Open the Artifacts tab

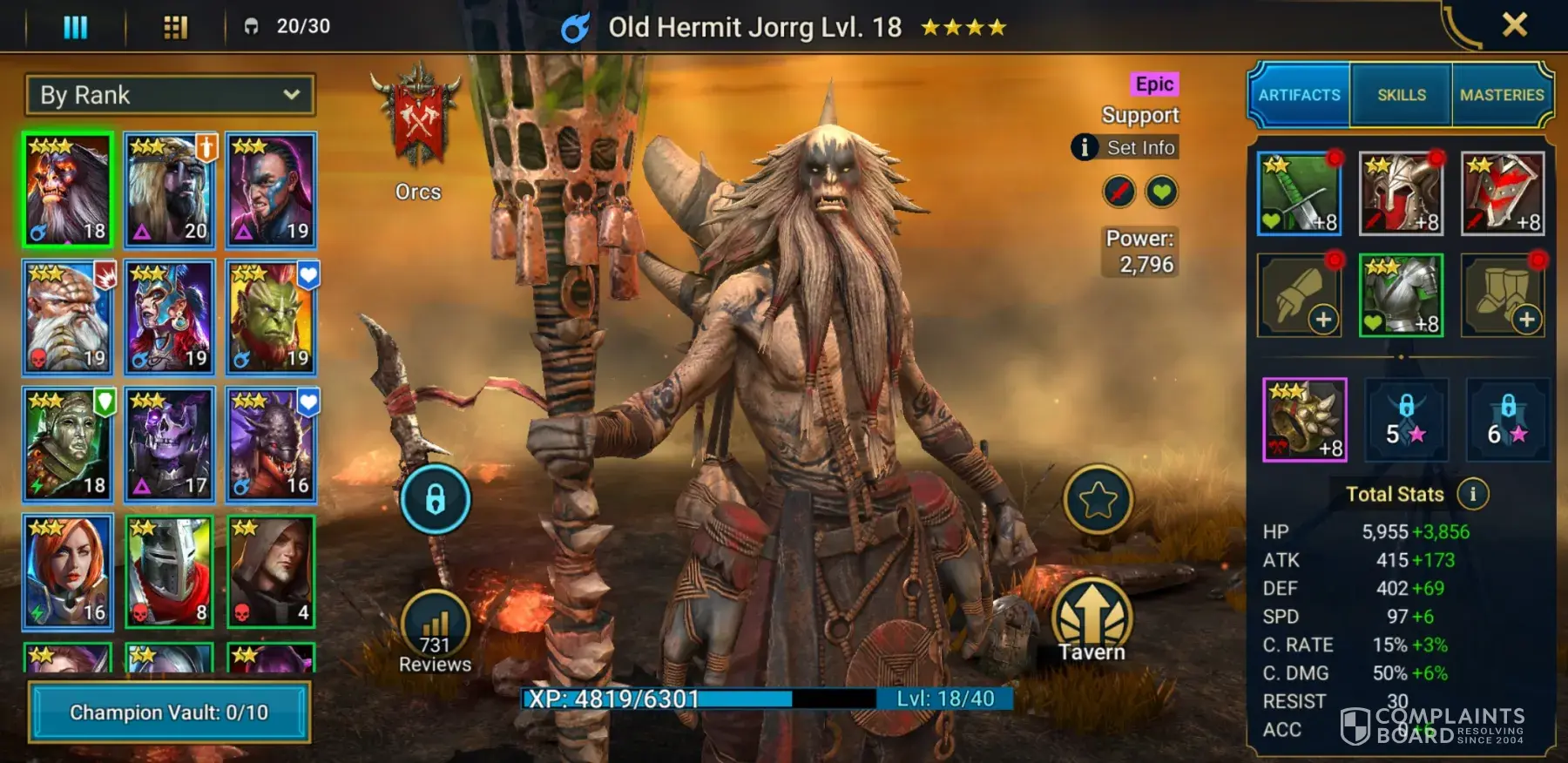1299,95
